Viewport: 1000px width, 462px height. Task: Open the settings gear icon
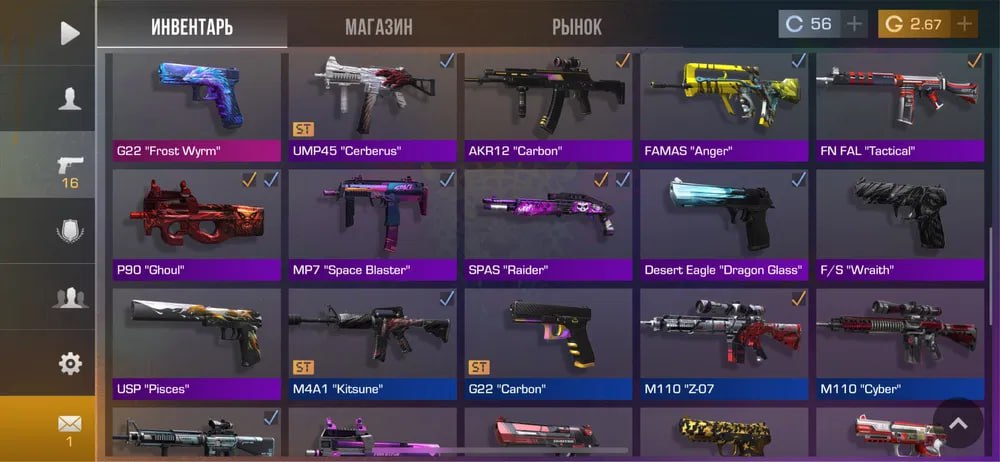[69, 363]
